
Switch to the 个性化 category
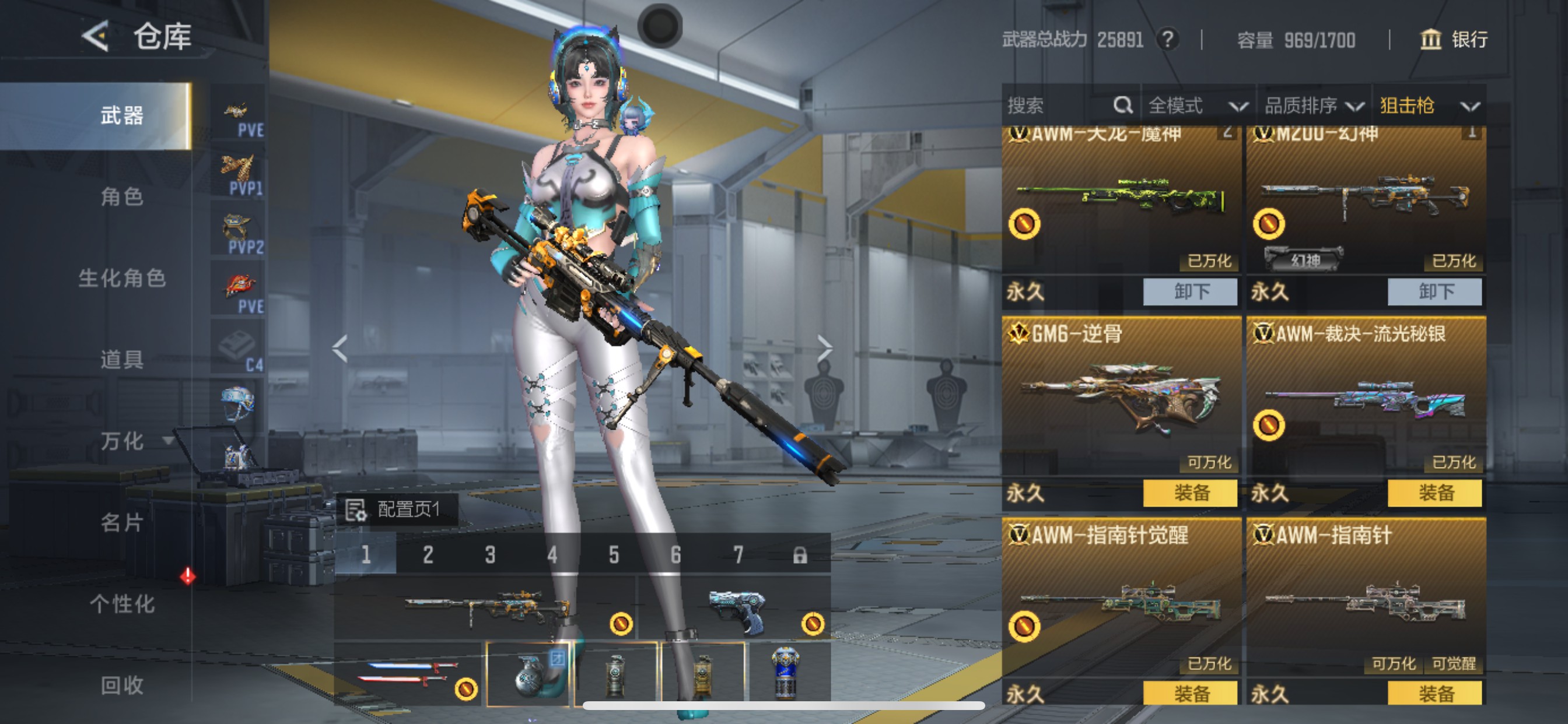[122, 604]
